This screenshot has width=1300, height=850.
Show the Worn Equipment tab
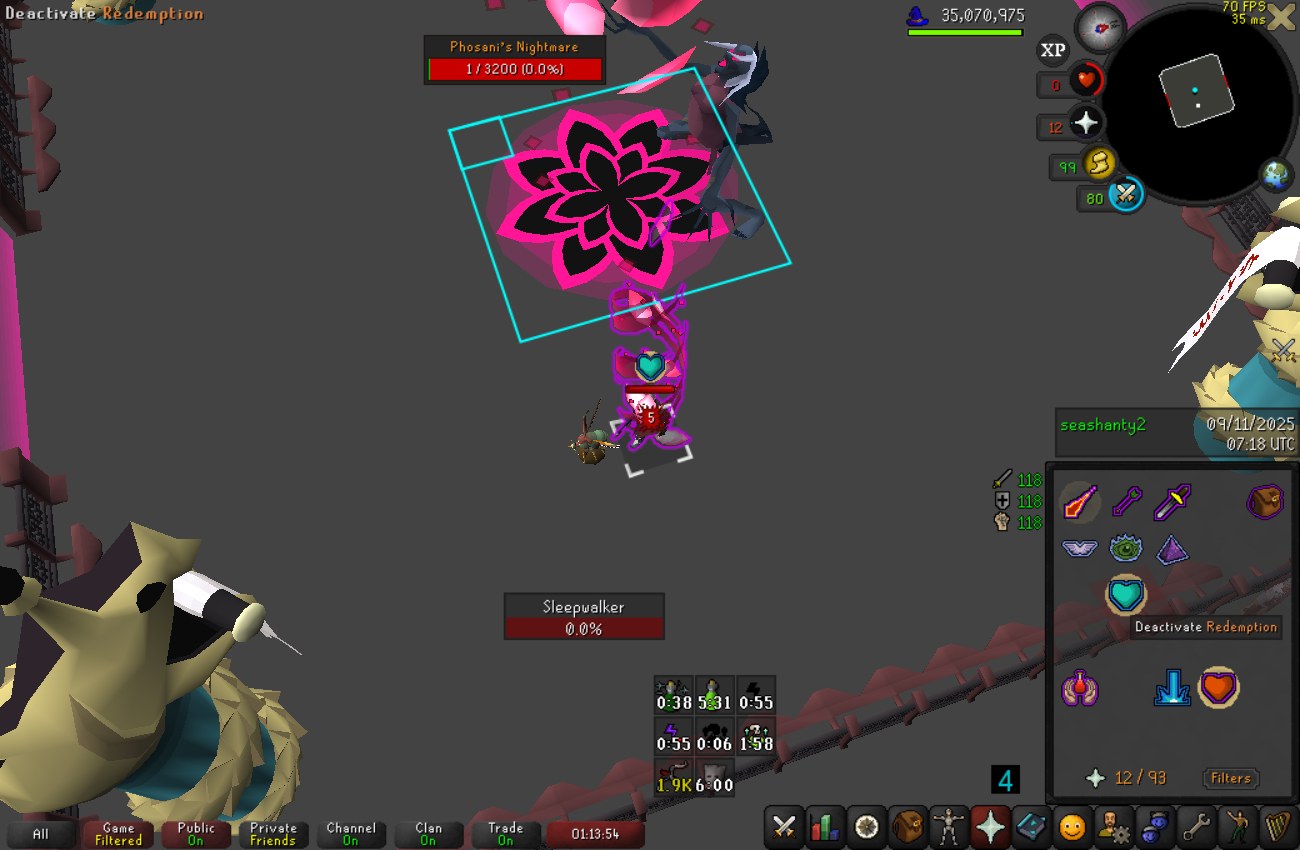point(949,827)
